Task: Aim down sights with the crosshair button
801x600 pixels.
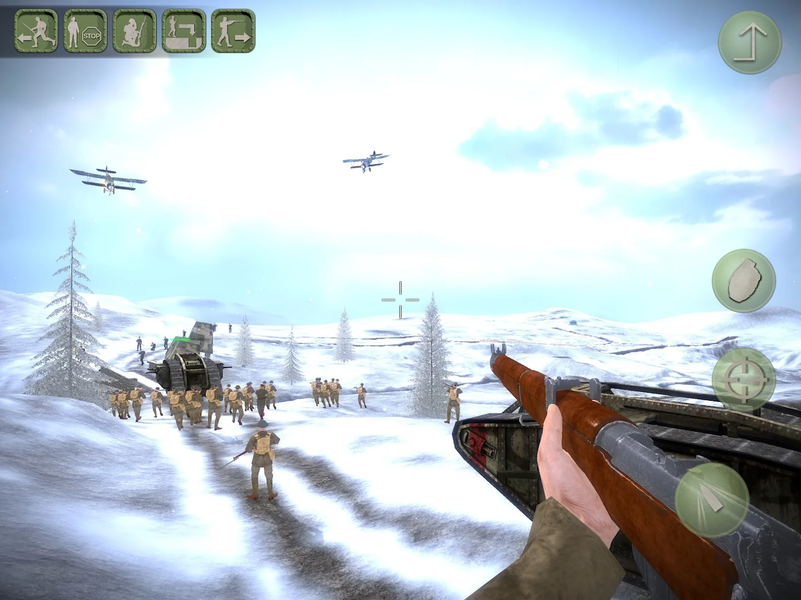Action: (743, 379)
